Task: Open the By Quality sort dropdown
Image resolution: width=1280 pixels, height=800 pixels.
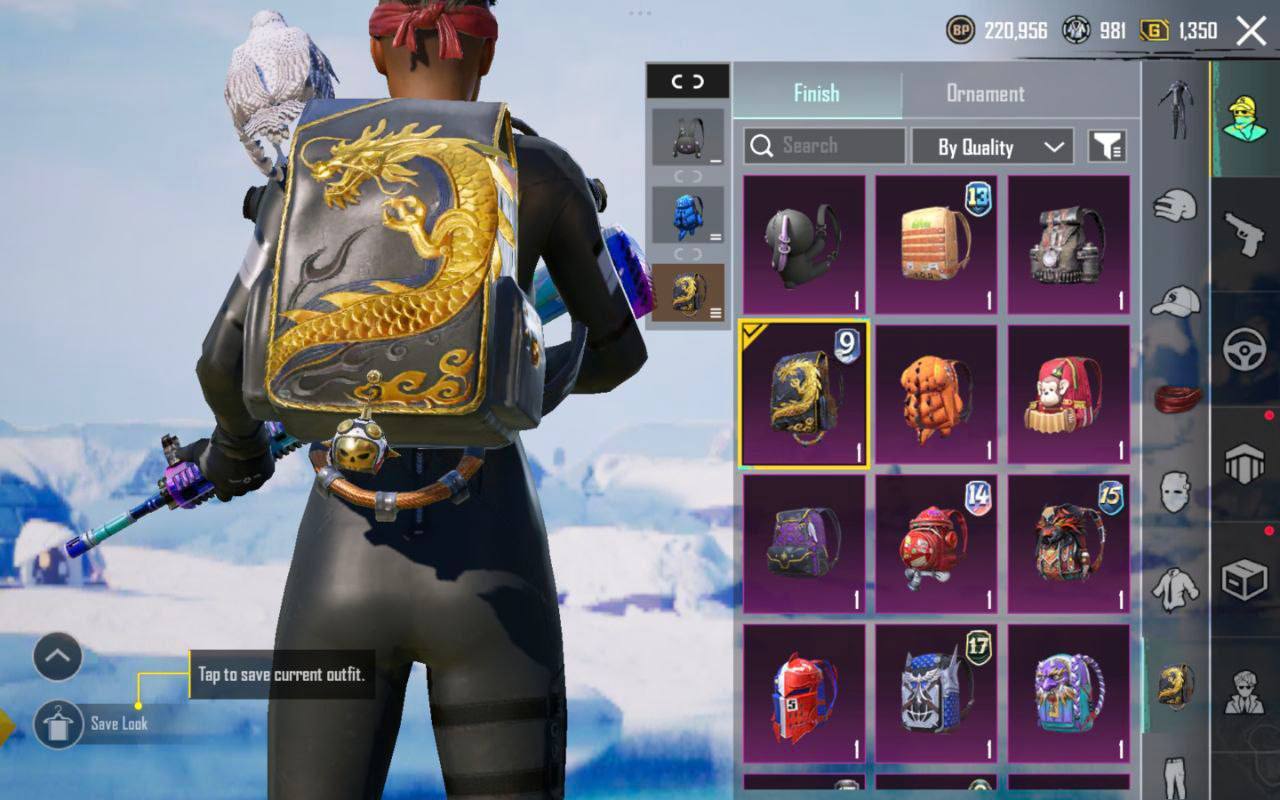Action: point(991,147)
